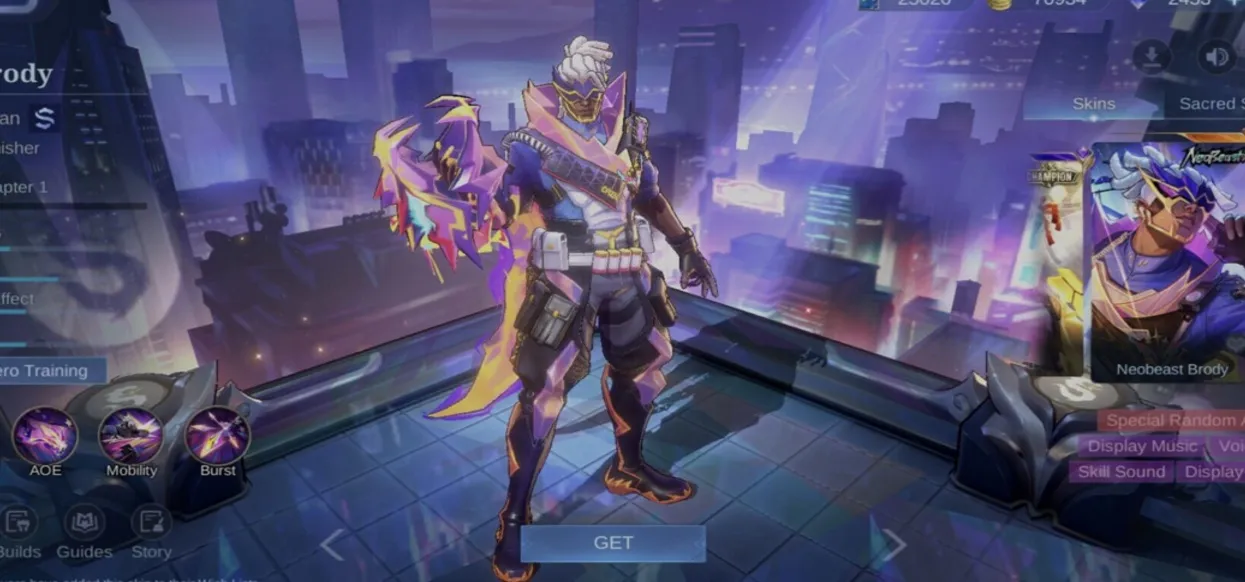Click the Skill Sound tag
Viewport: 1245px width, 582px height.
point(1121,472)
